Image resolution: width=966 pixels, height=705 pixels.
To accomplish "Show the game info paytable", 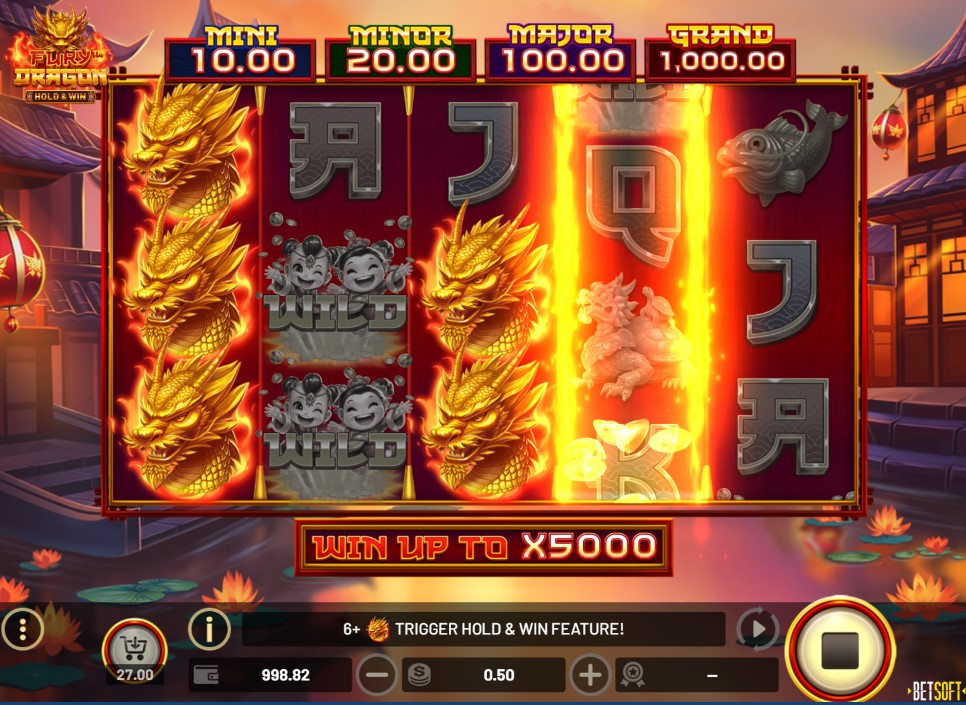I will (210, 629).
